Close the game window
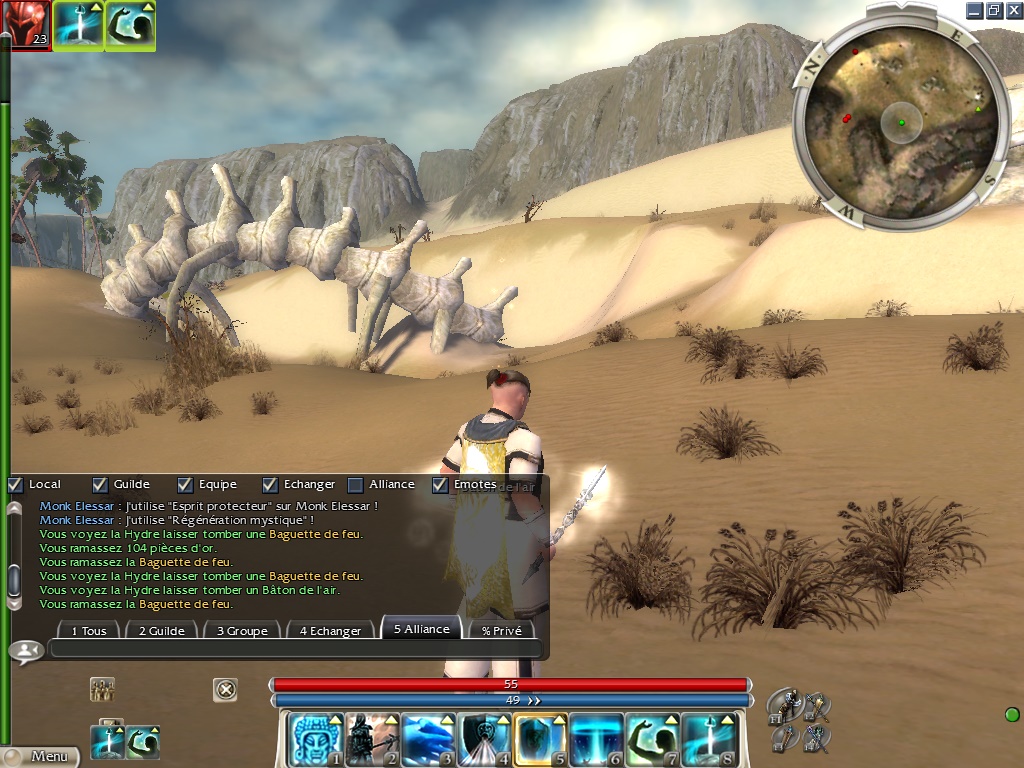The height and width of the screenshot is (768, 1024). [1014, 10]
